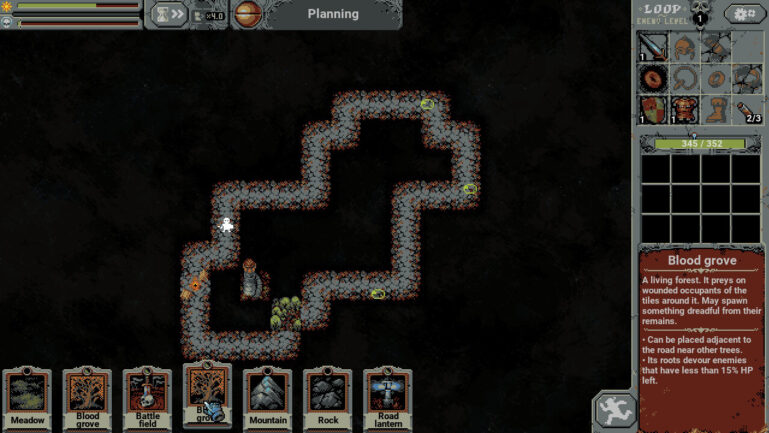Select the boots equipment slot
Viewport: 769px width, 433px height.
[x=715, y=109]
